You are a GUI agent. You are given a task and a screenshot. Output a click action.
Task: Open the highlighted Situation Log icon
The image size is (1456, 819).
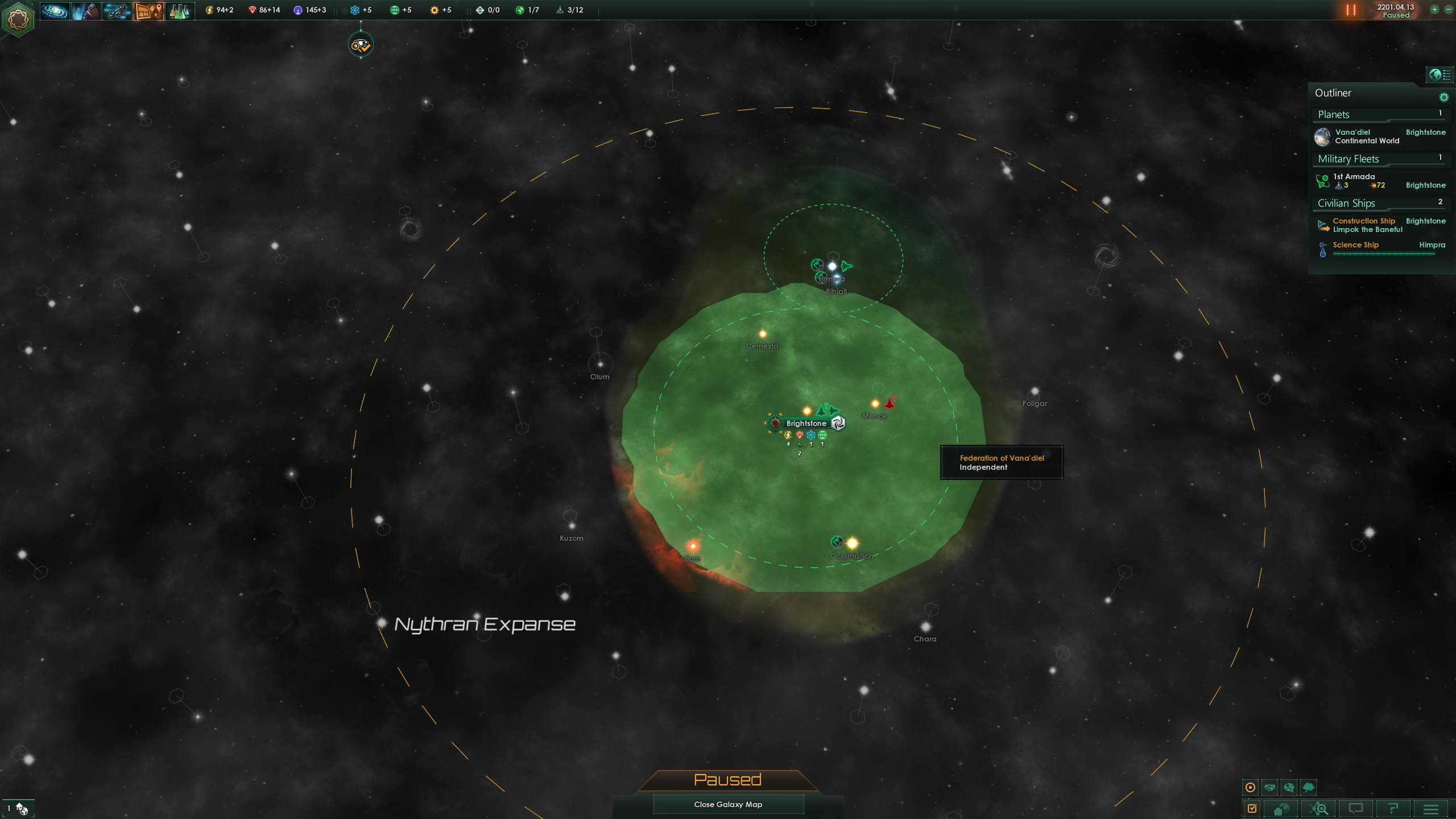click(x=148, y=11)
